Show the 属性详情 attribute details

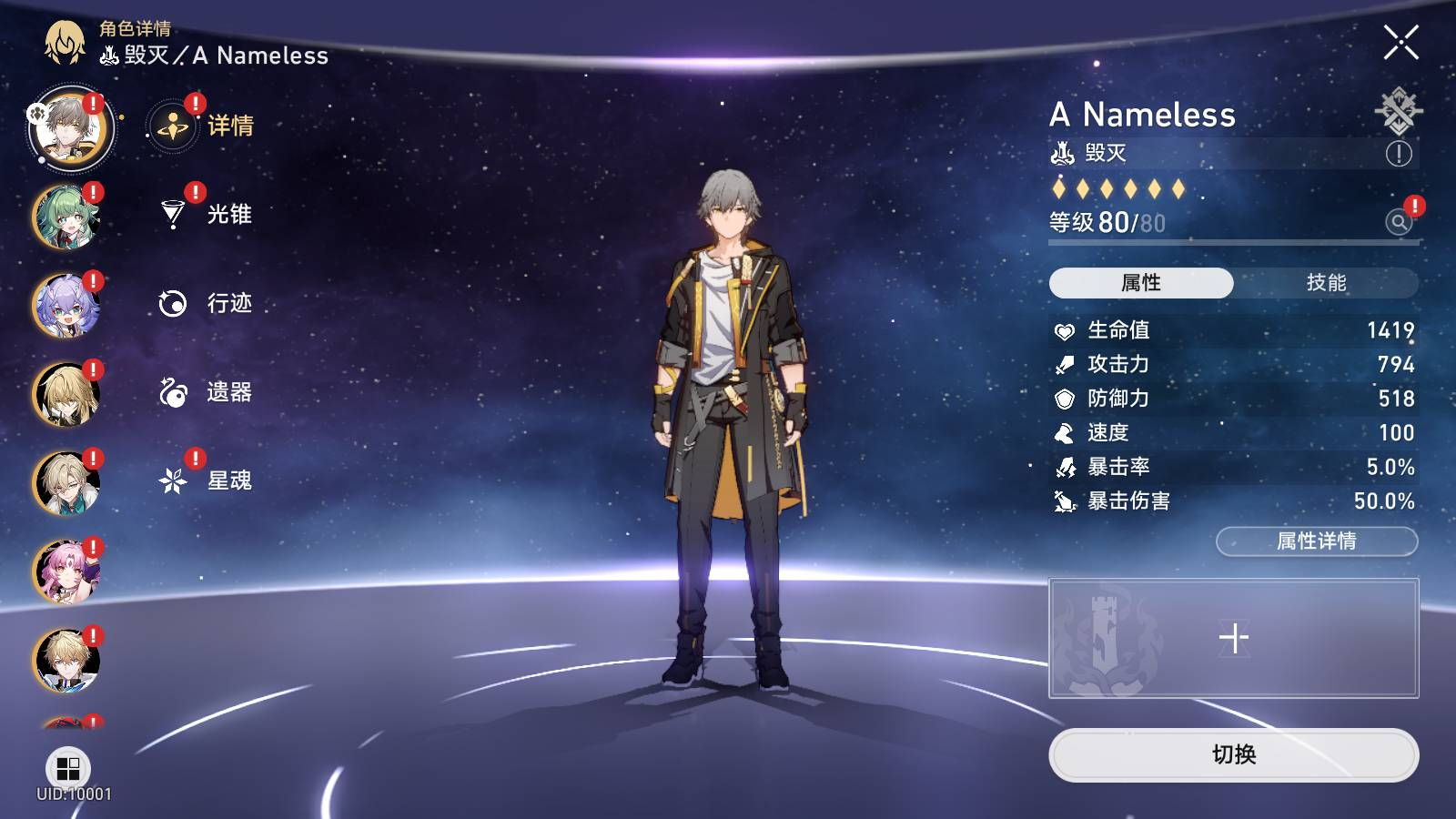point(1316,541)
